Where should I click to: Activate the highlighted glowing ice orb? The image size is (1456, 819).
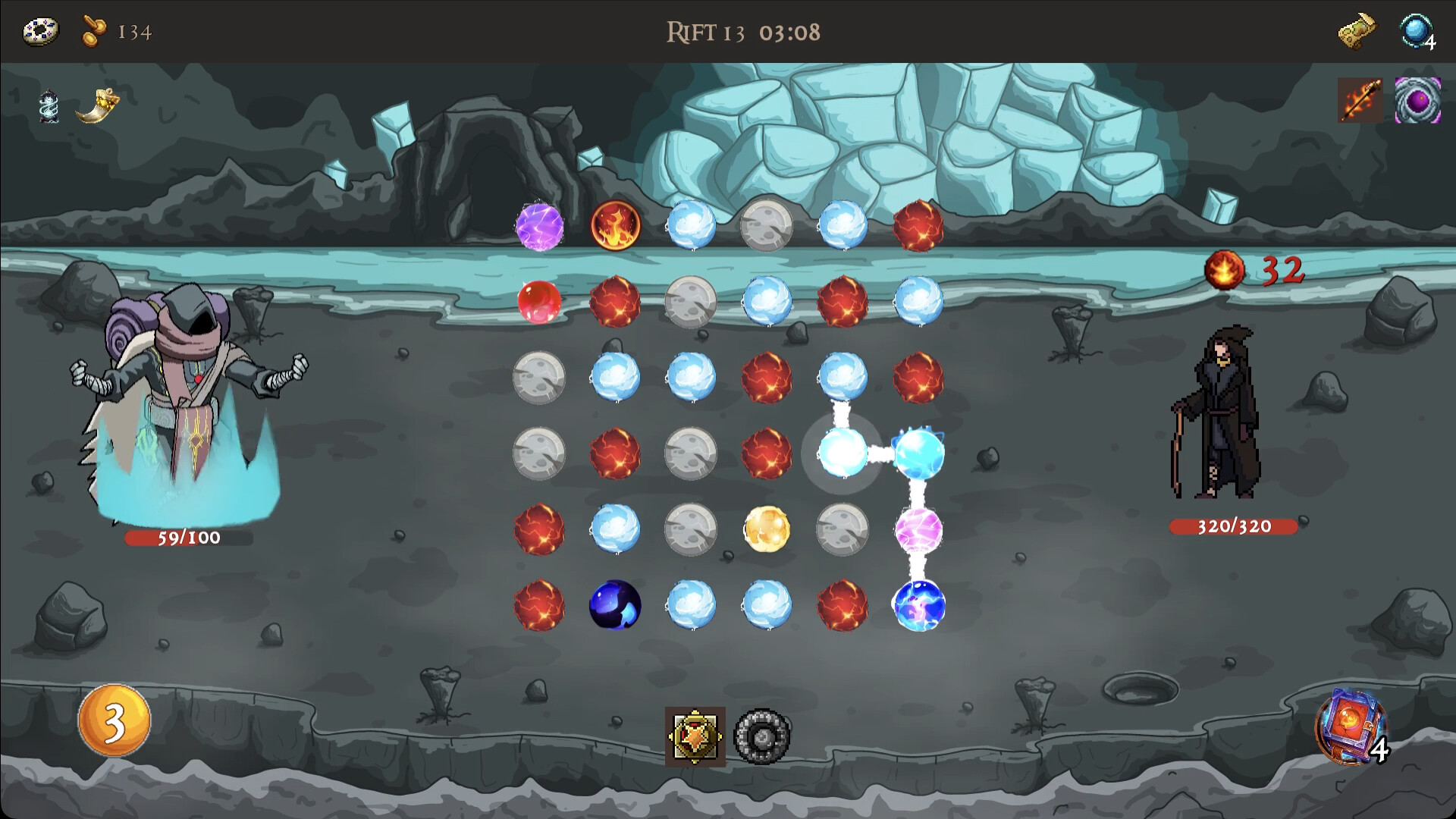pos(842,453)
